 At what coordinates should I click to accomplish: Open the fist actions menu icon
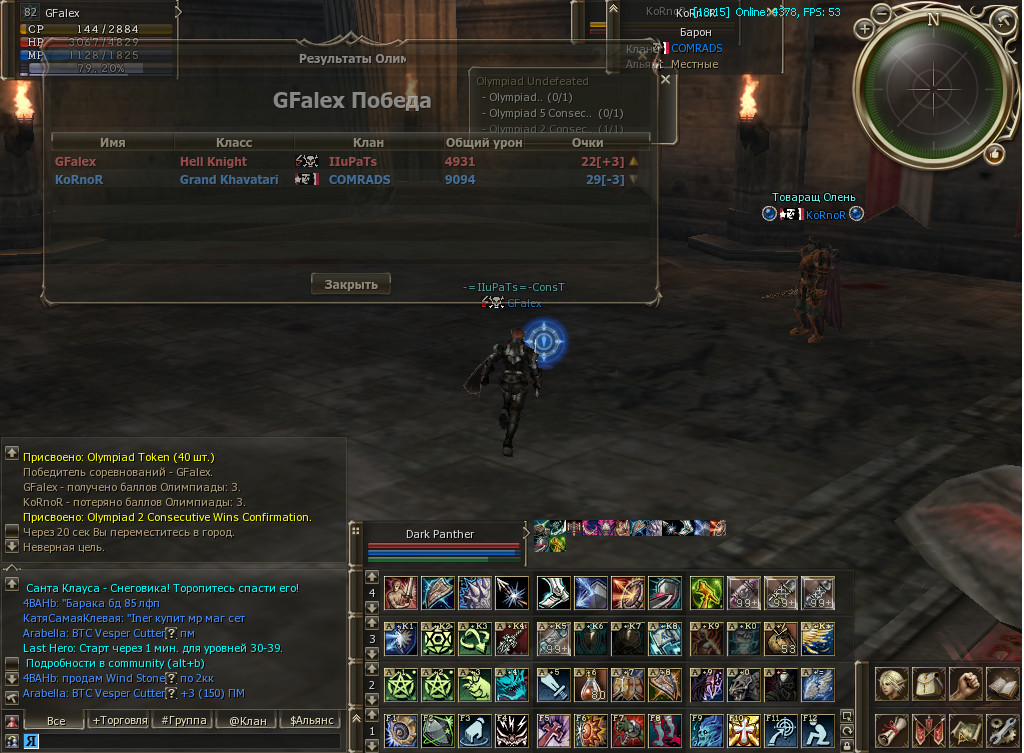(965, 685)
